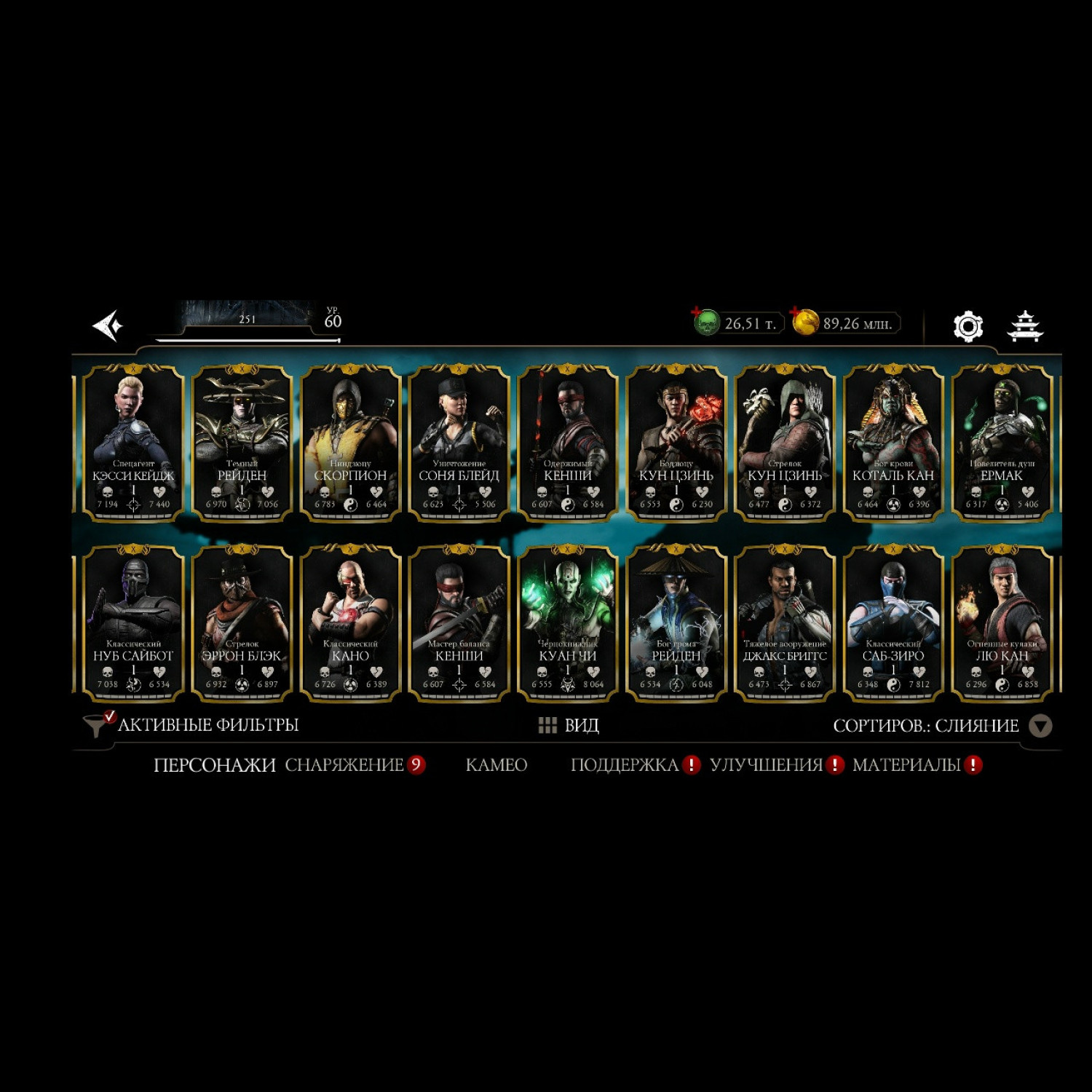Select the Cassie Cage character card
Viewport: 1092px width, 1092px height.
(133, 442)
